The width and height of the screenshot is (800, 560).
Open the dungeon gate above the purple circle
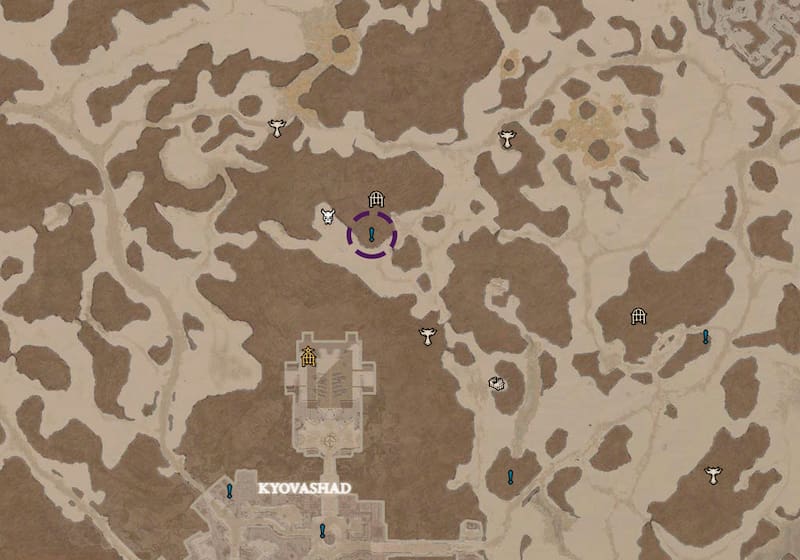(x=376, y=199)
